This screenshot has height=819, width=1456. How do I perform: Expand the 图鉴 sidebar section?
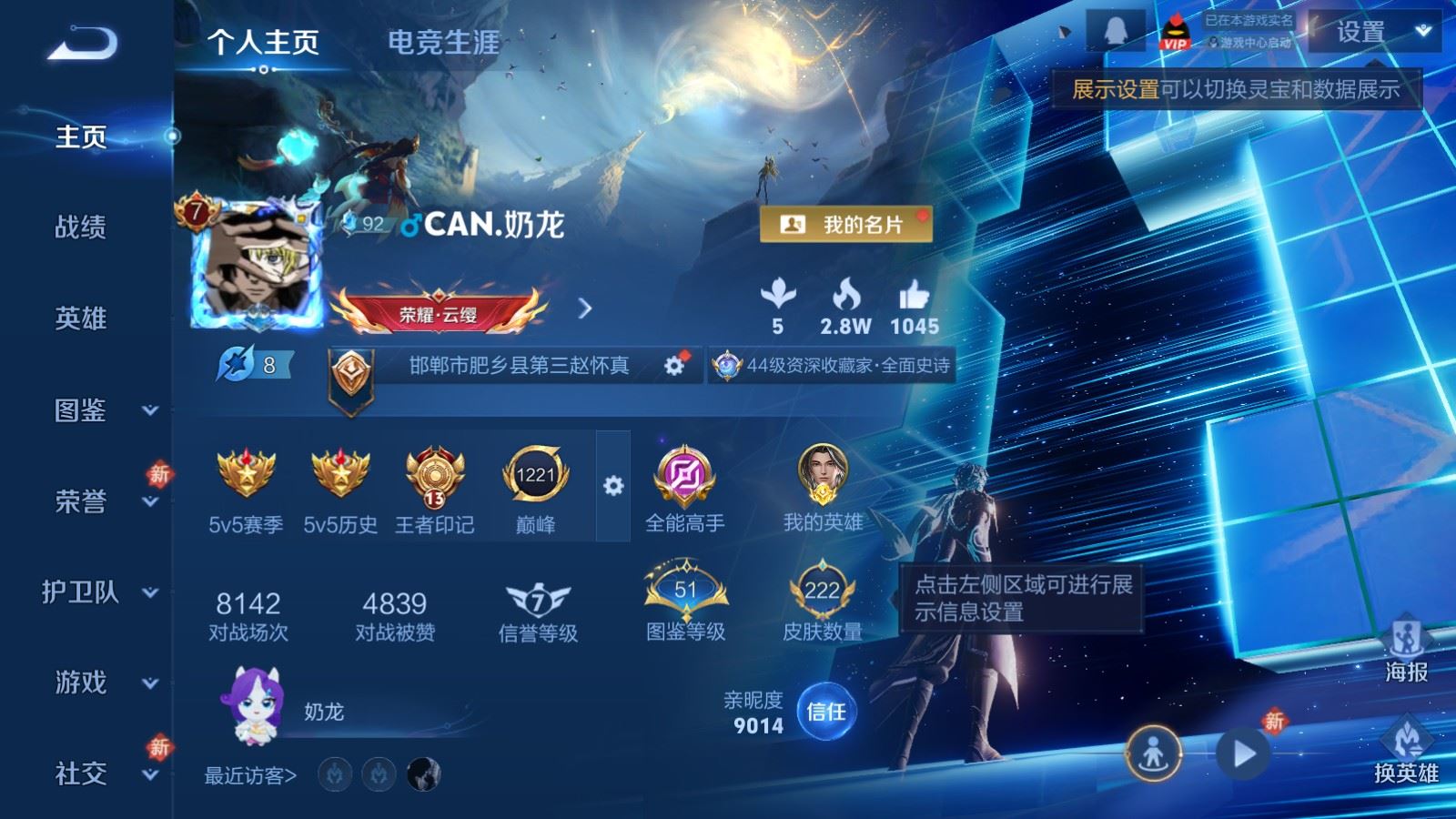80,411
